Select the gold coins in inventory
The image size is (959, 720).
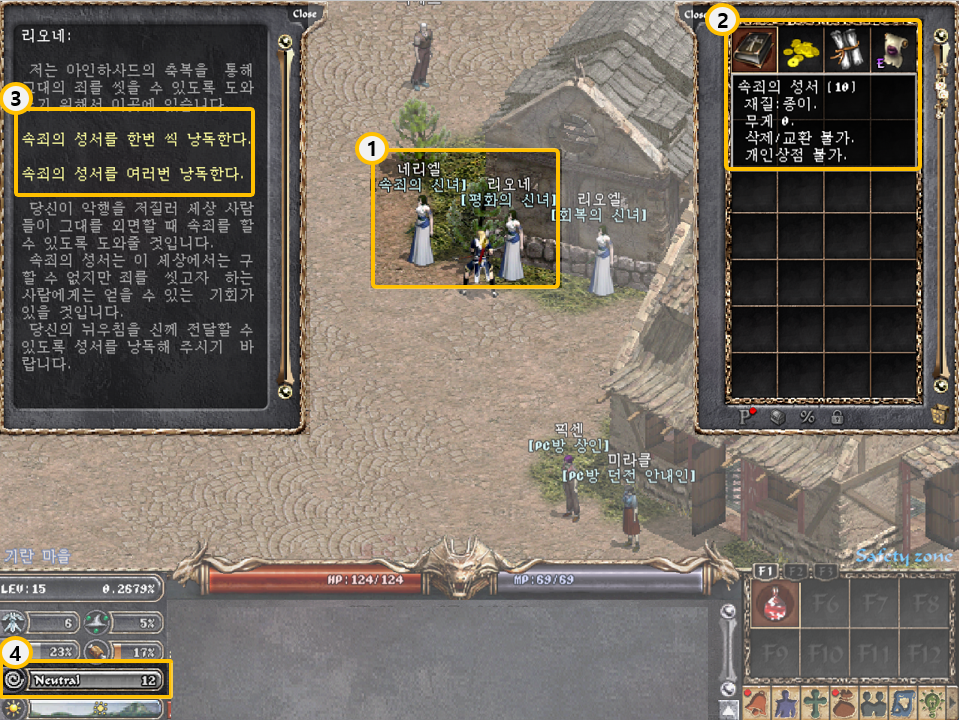point(800,48)
